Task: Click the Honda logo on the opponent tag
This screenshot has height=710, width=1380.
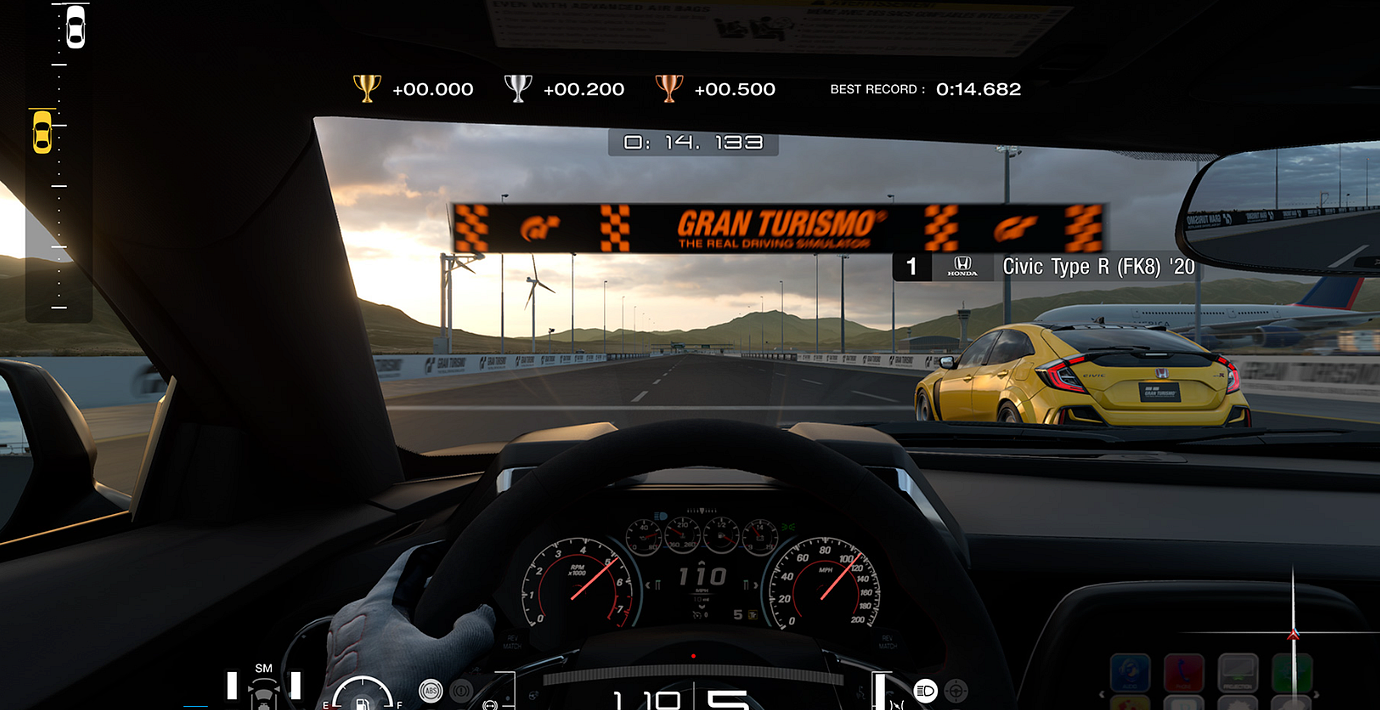Action: coord(962,266)
